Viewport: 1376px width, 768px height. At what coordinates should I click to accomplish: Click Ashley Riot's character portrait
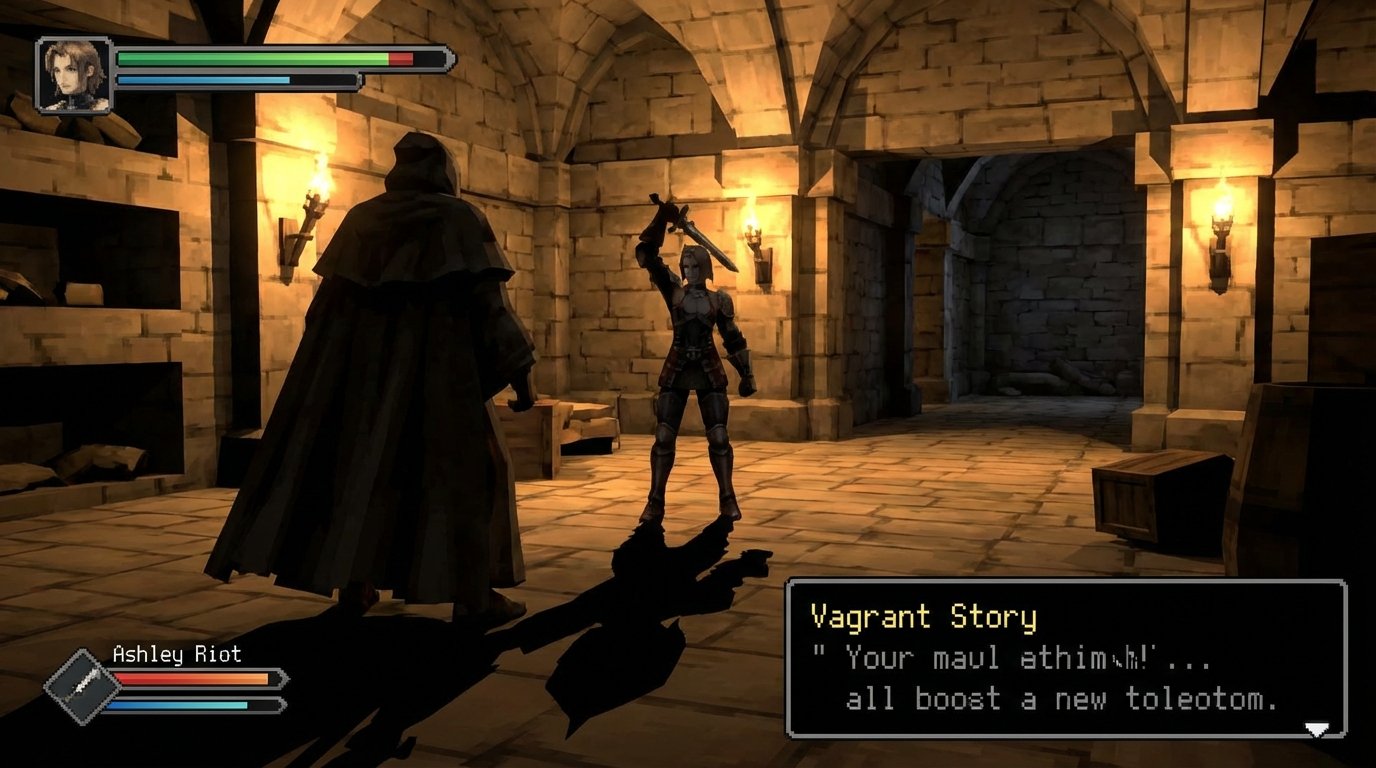pos(72,75)
